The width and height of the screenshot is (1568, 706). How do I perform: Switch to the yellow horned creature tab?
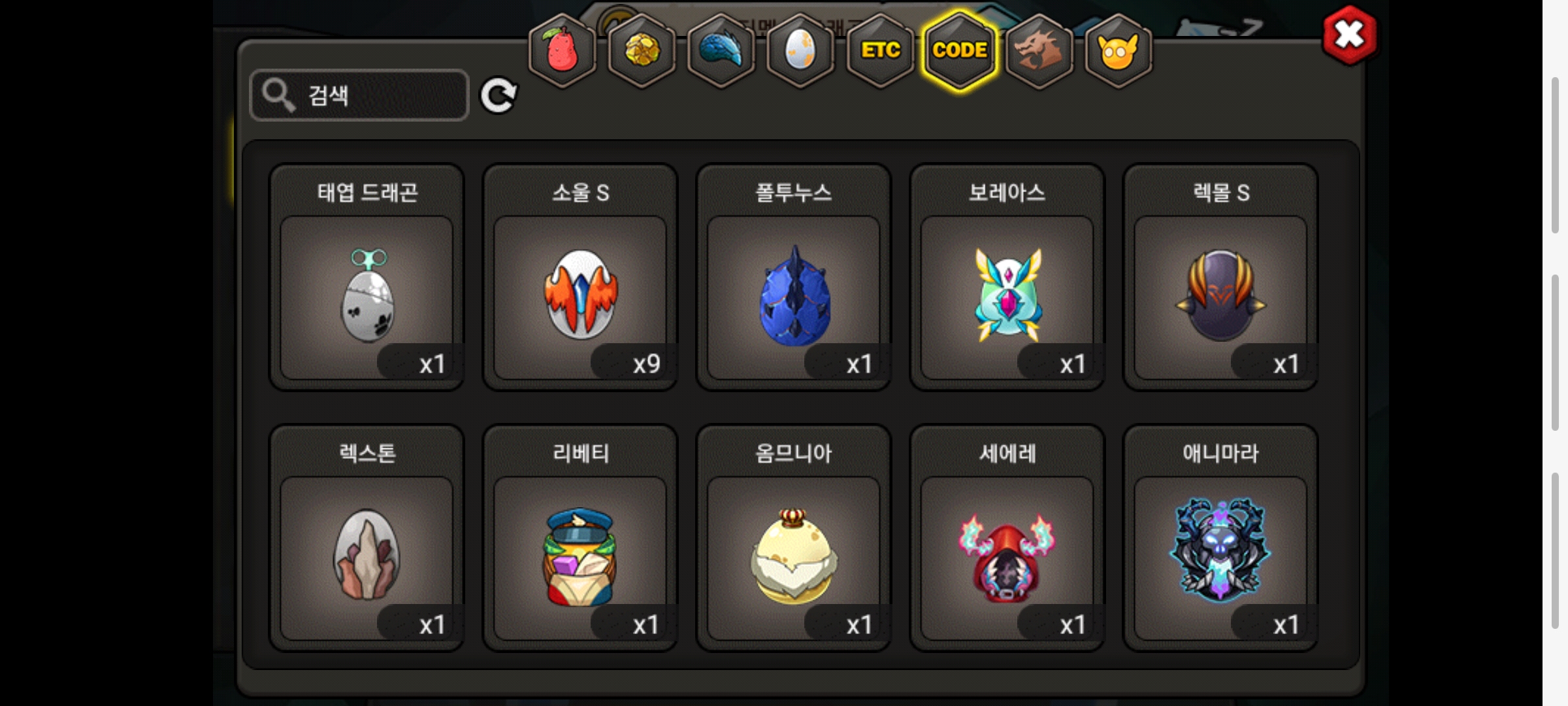point(1118,50)
